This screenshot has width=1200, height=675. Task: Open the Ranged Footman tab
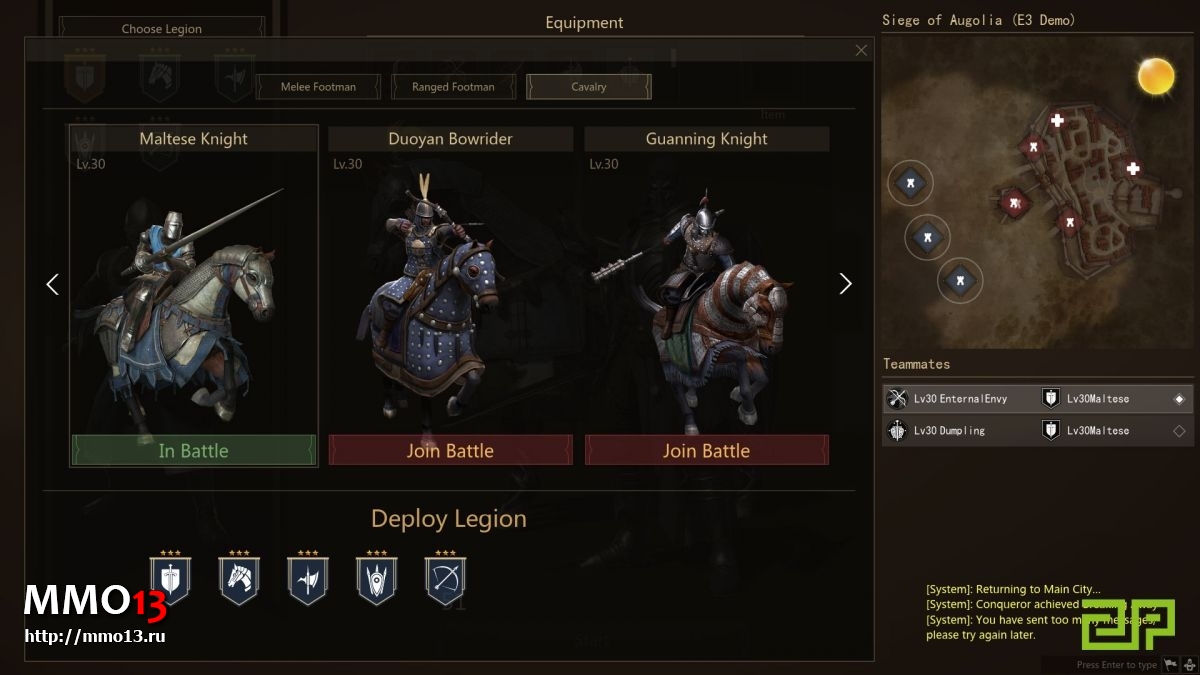tap(453, 87)
